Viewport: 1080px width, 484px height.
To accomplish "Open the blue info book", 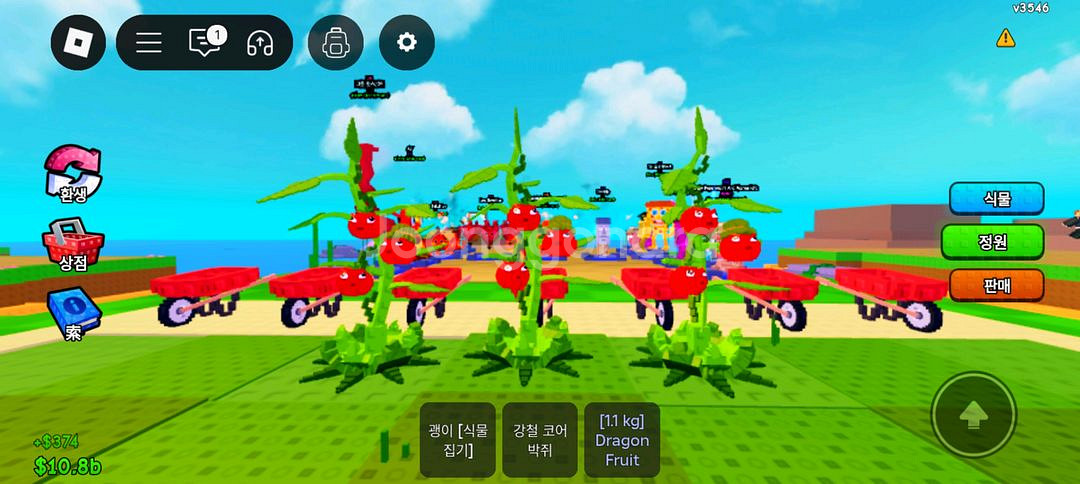I will coord(73,312).
